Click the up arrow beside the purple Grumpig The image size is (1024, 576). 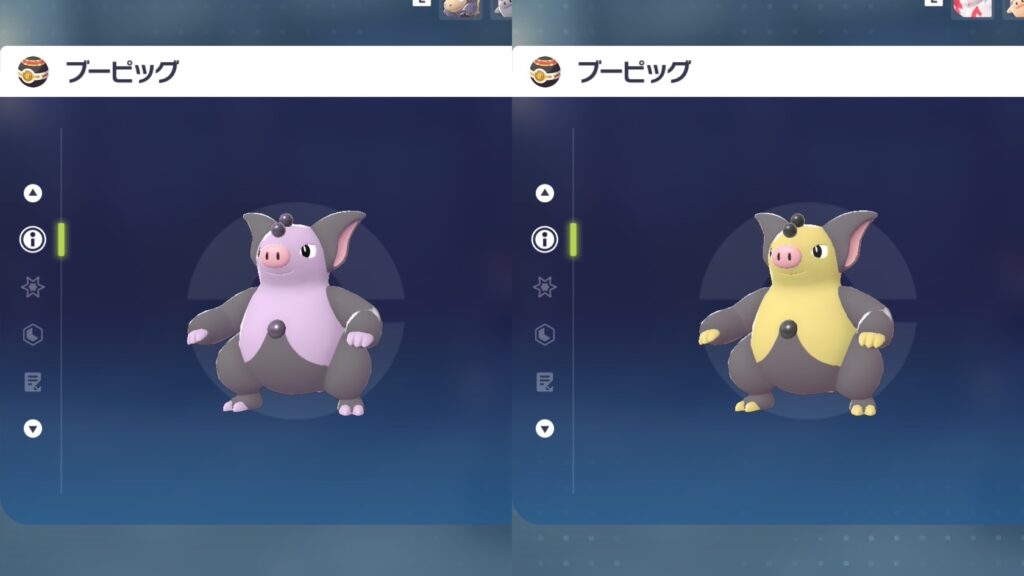tap(33, 193)
